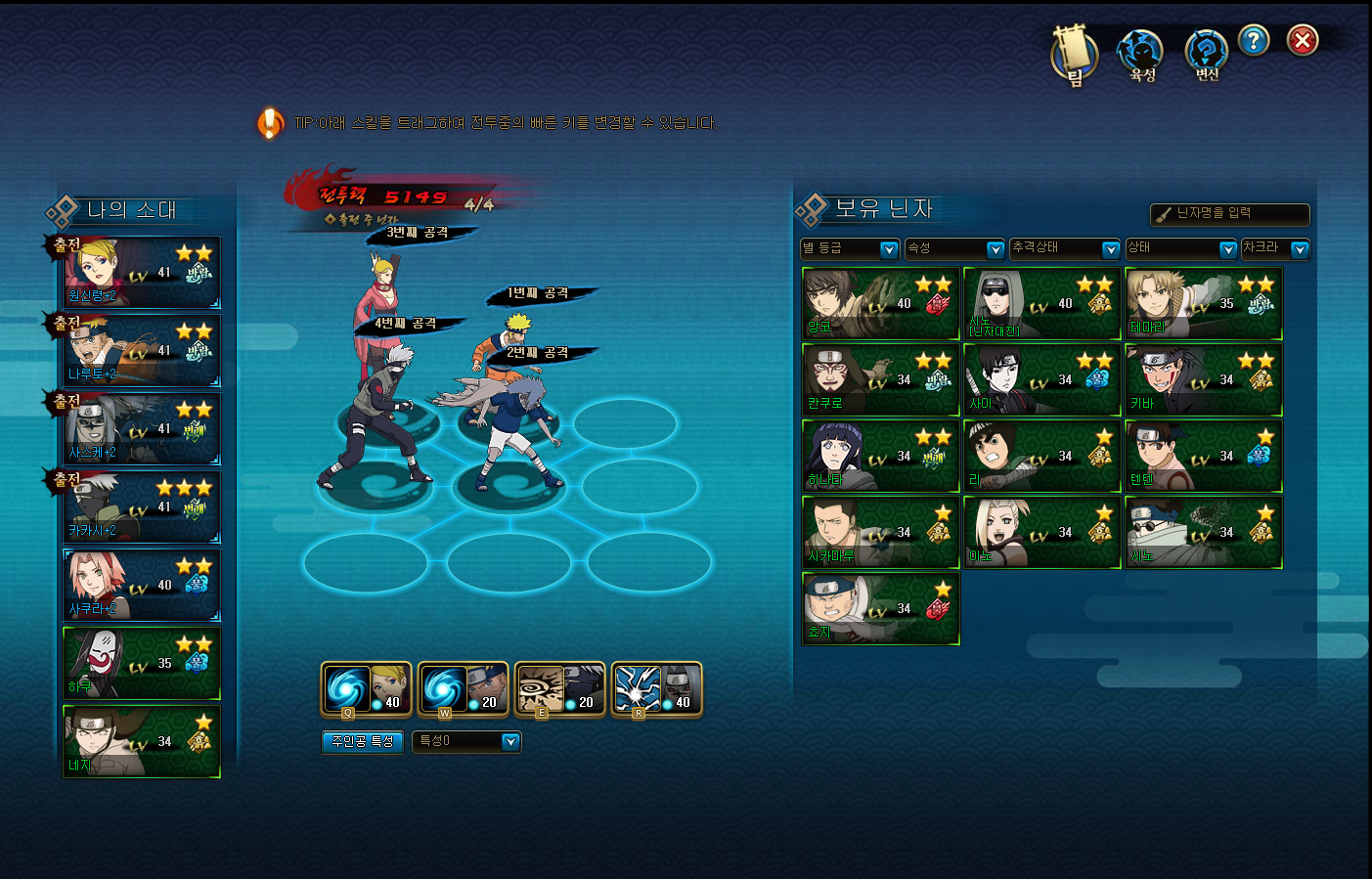This screenshot has width=1372, height=879.
Task: Open the 속성 attribute filter dropdown
Action: [954, 249]
